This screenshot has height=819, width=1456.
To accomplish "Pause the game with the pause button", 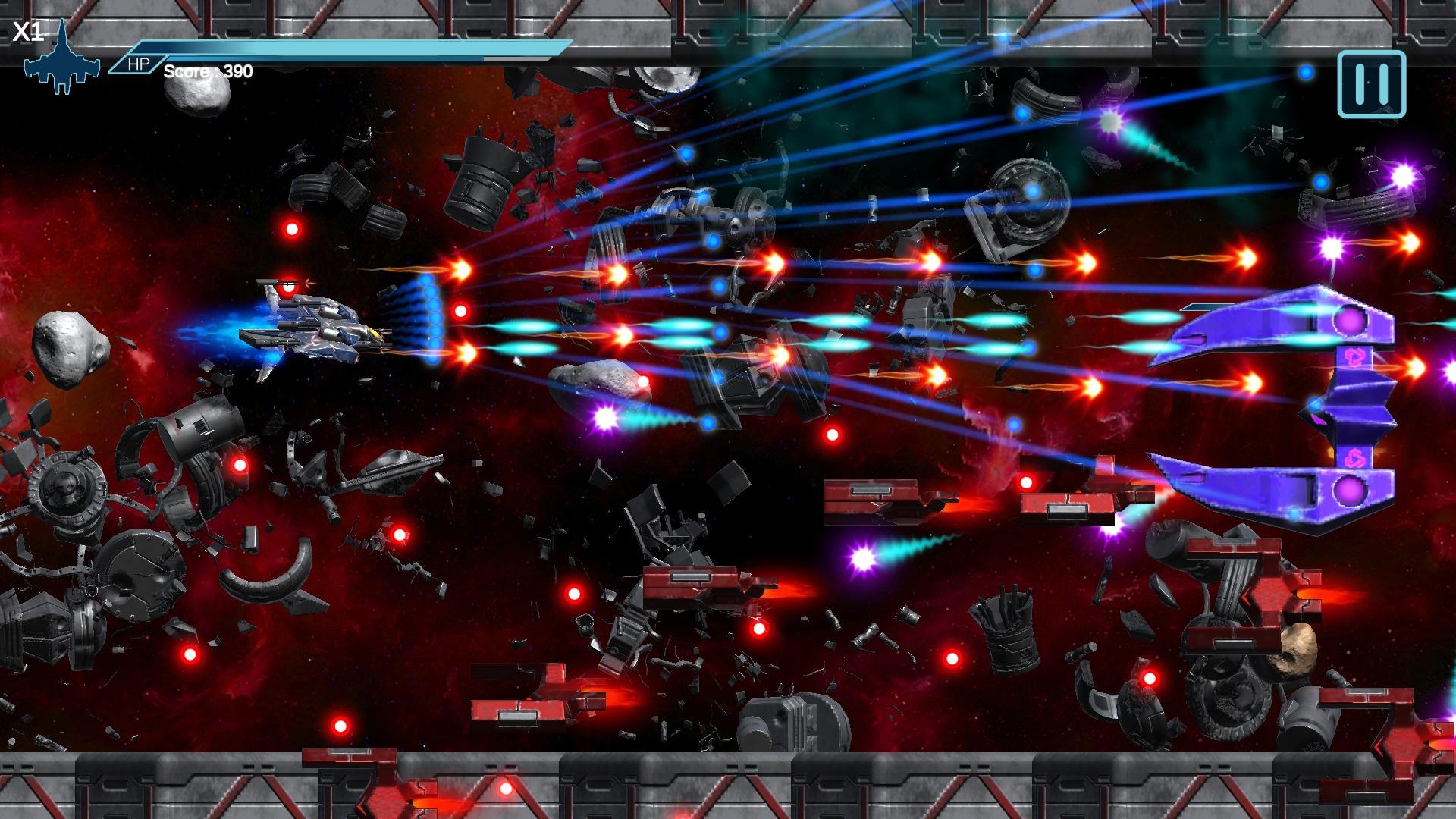I will [x=1371, y=84].
